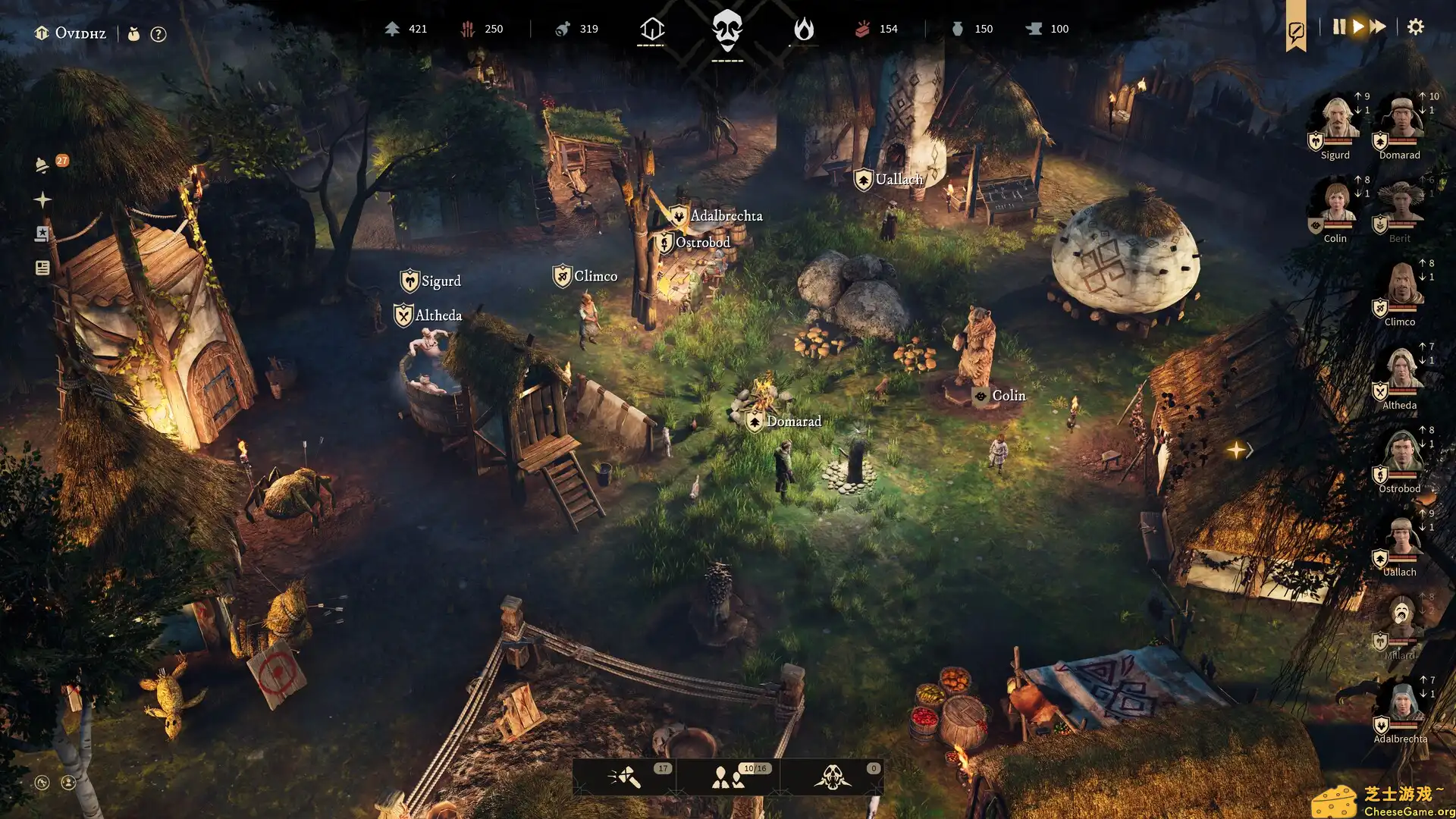The image size is (1456, 819).
Task: Open the help question mark
Action: pos(158,34)
